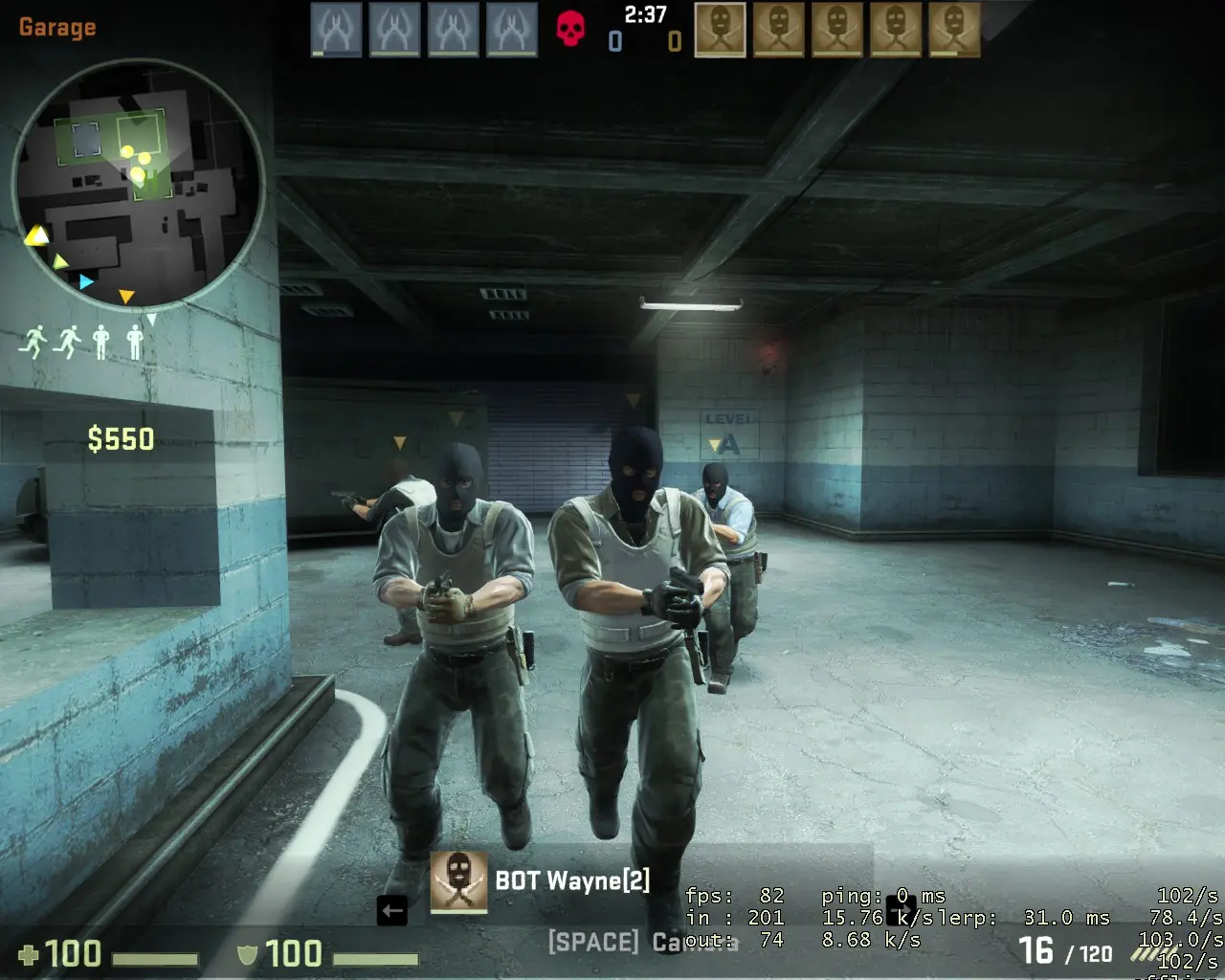
Task: Click the red skull icon by the timer
Action: [570, 29]
